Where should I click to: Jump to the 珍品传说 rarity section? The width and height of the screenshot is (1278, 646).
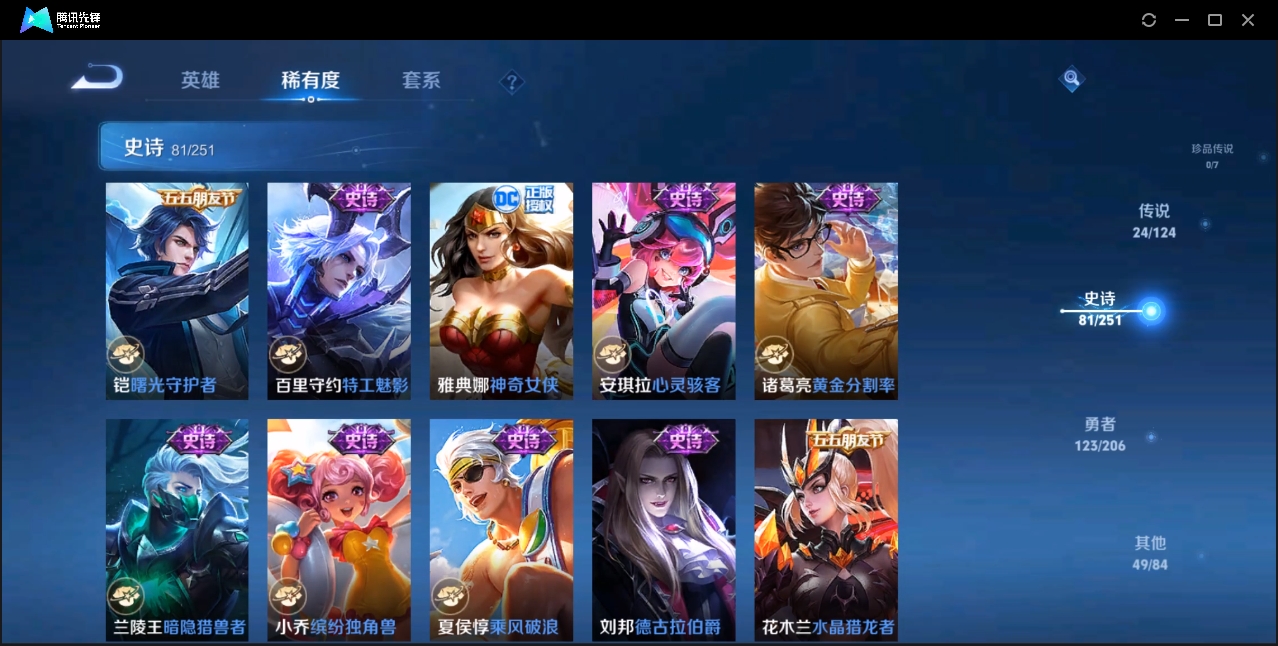coord(1212,155)
